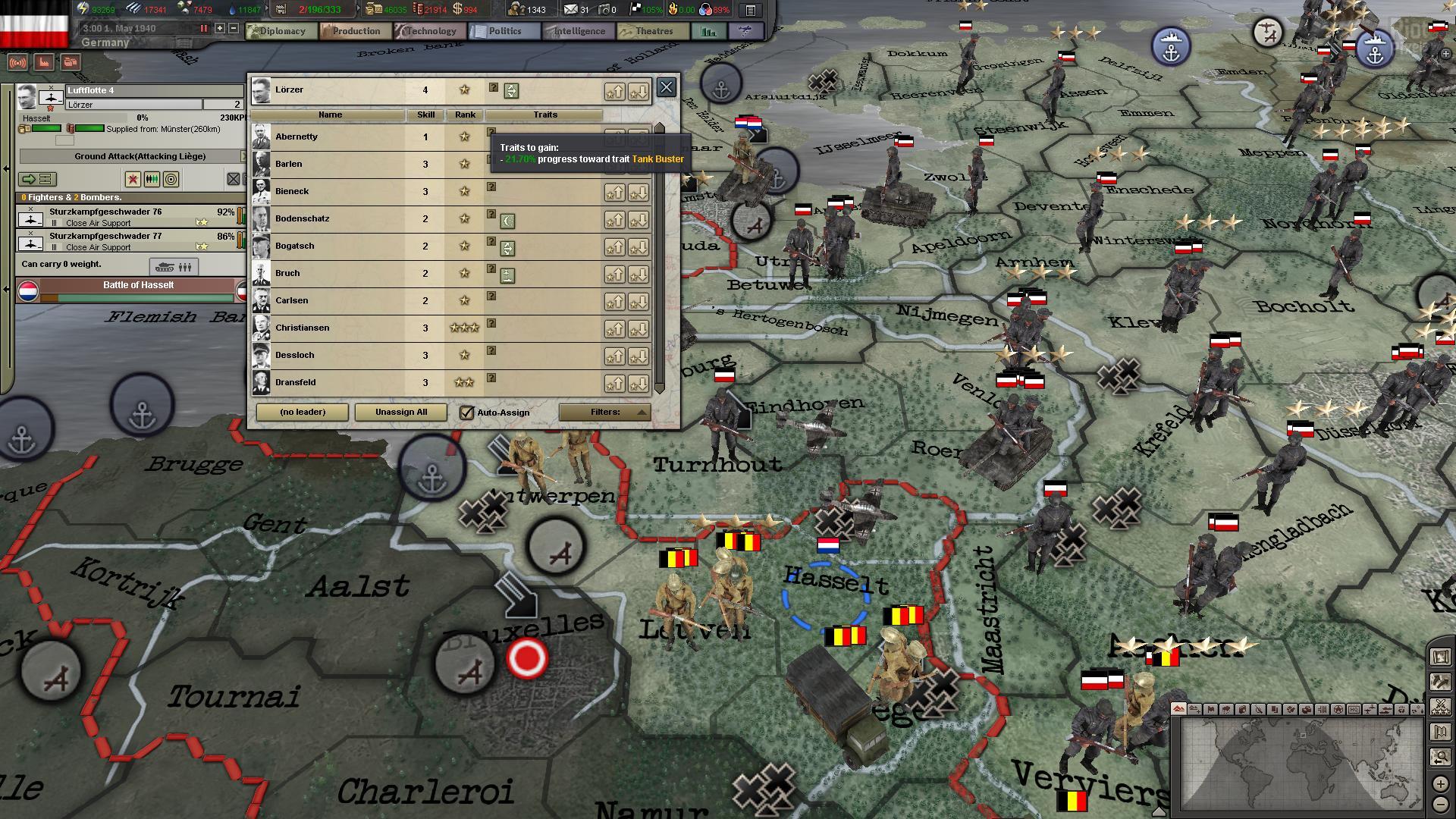Click the world minimap

click(1301, 764)
